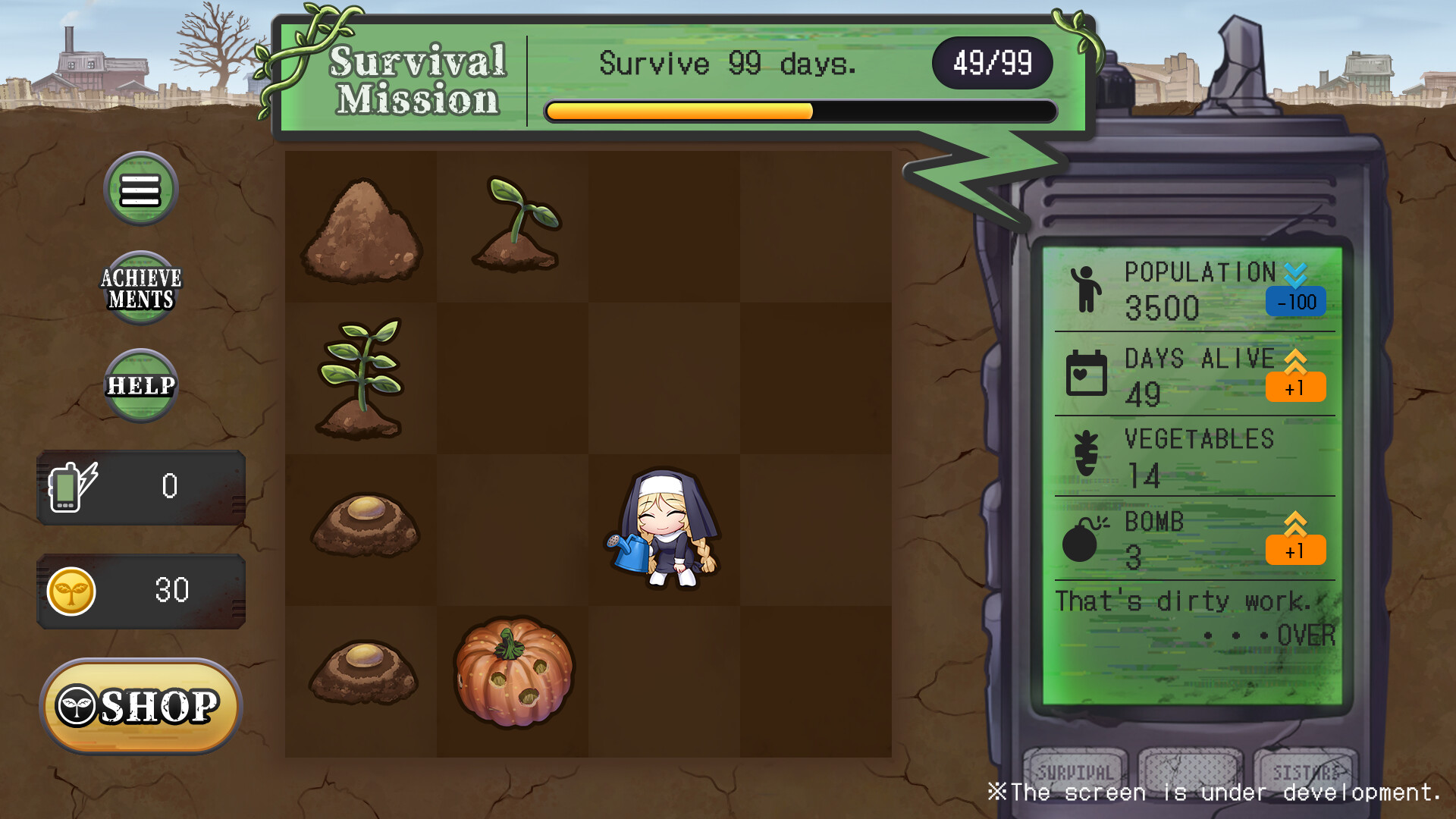Click the yellow 49/99 survival progress bar

(x=679, y=111)
